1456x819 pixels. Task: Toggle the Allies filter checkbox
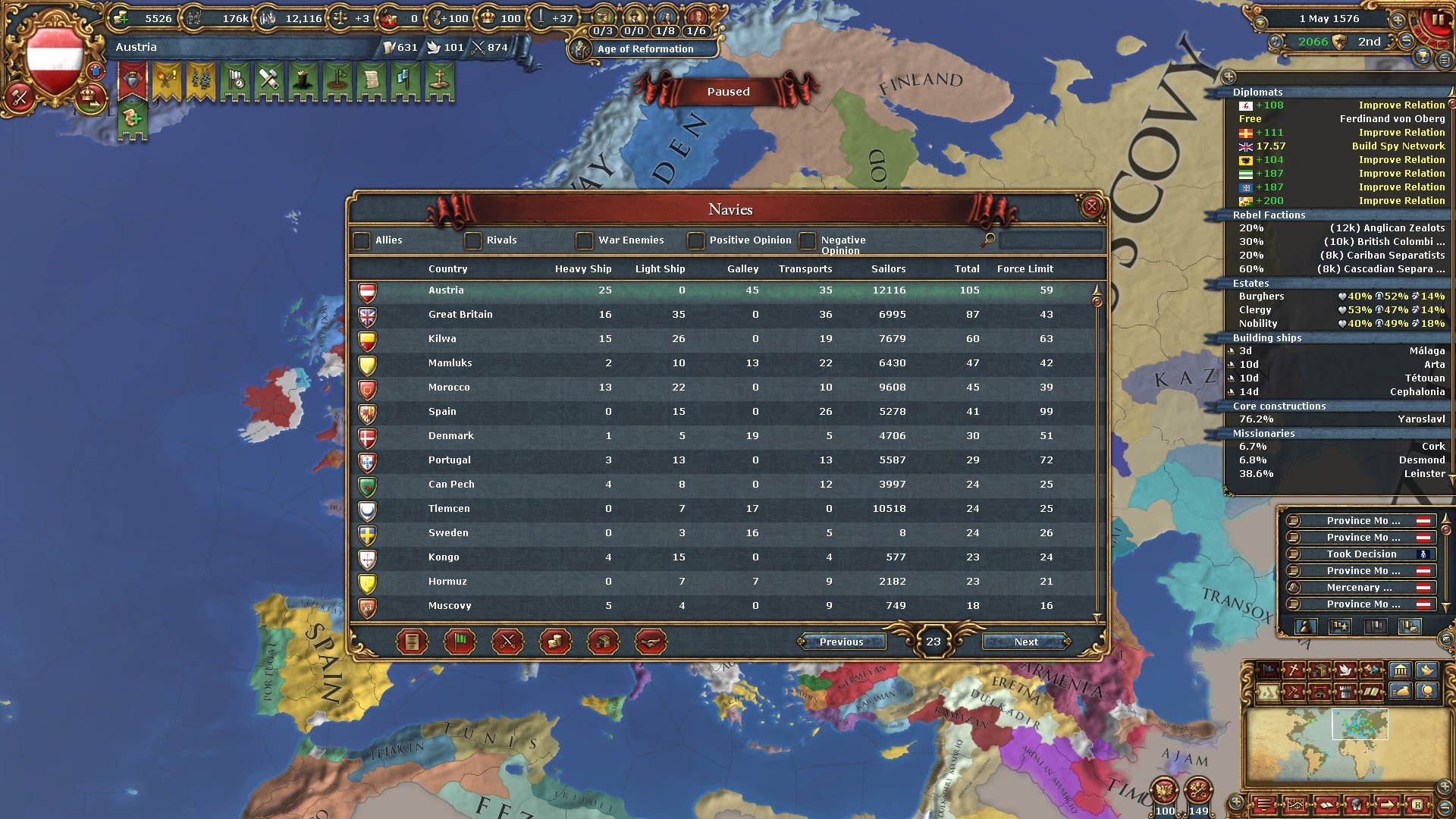tap(362, 240)
